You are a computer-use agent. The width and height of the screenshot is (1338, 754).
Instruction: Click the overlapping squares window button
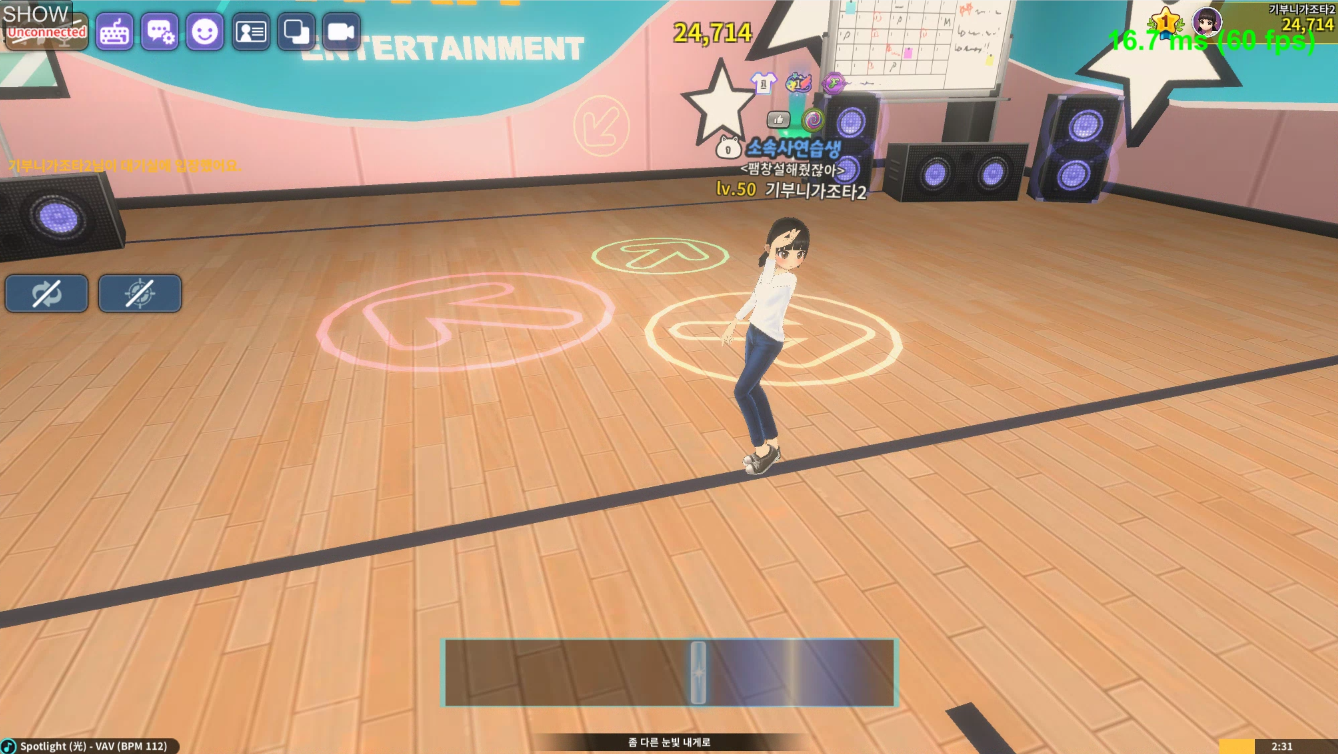click(x=296, y=32)
